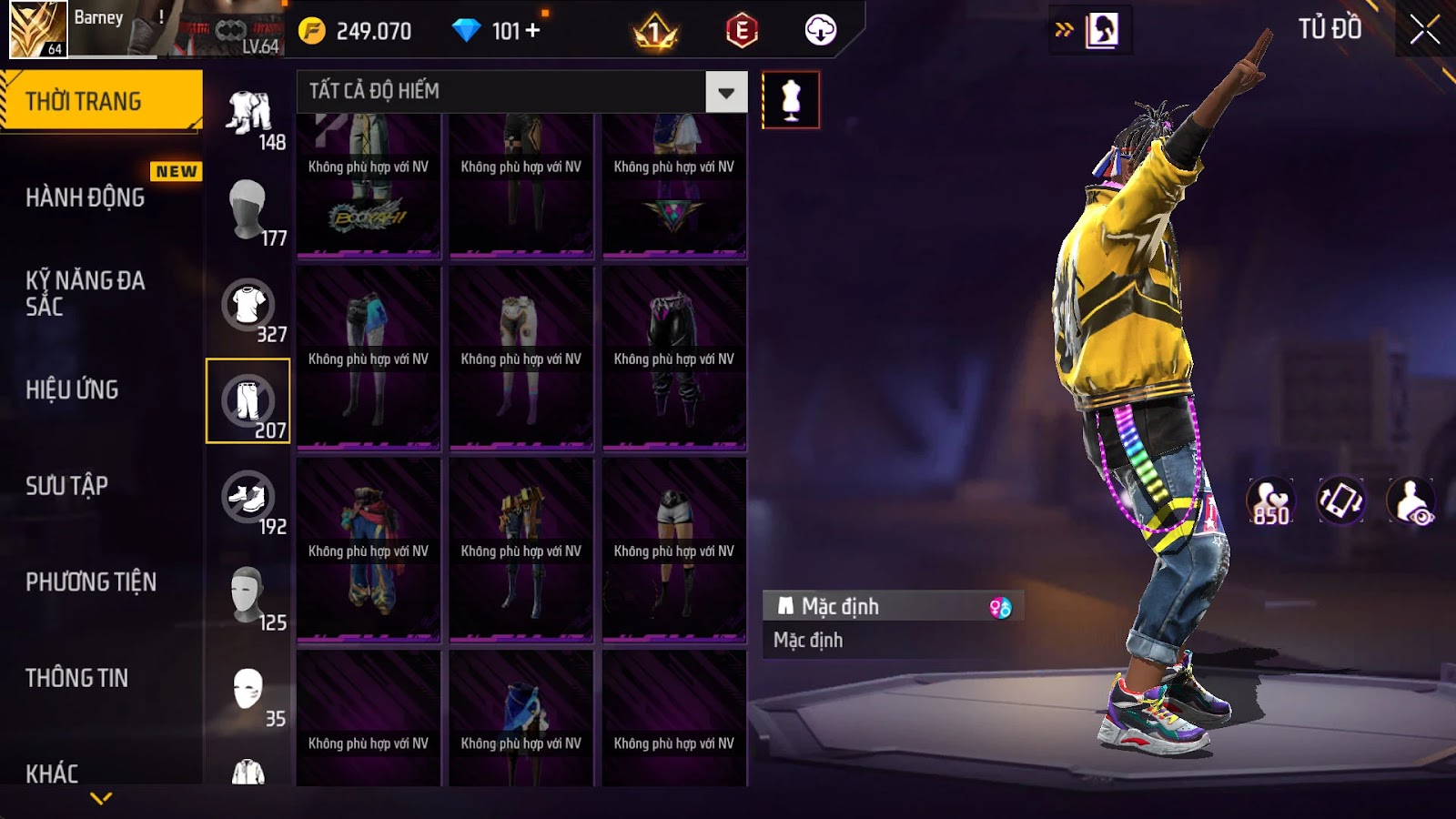The width and height of the screenshot is (1456, 819).
Task: Open the Kỹ Năng Đa Sắc section
Action: click(x=86, y=293)
